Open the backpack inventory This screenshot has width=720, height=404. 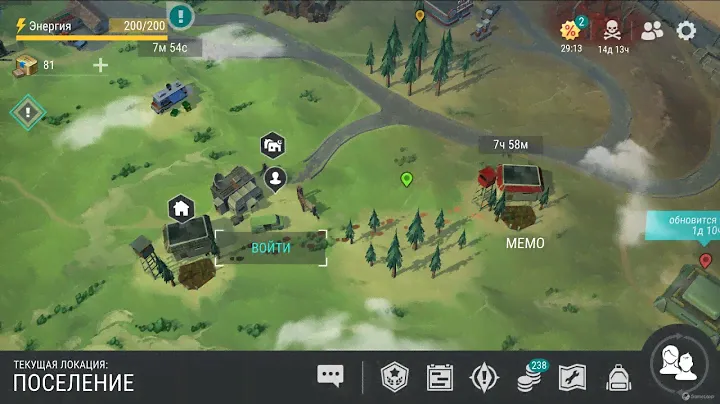[617, 377]
